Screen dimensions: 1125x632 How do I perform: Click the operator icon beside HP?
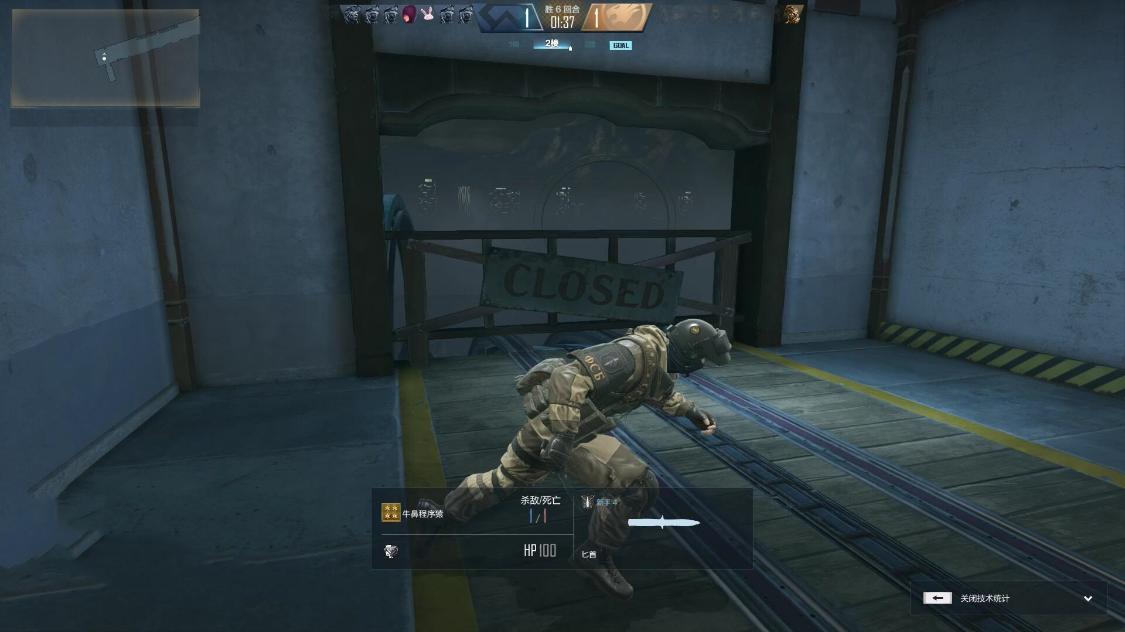(x=391, y=550)
